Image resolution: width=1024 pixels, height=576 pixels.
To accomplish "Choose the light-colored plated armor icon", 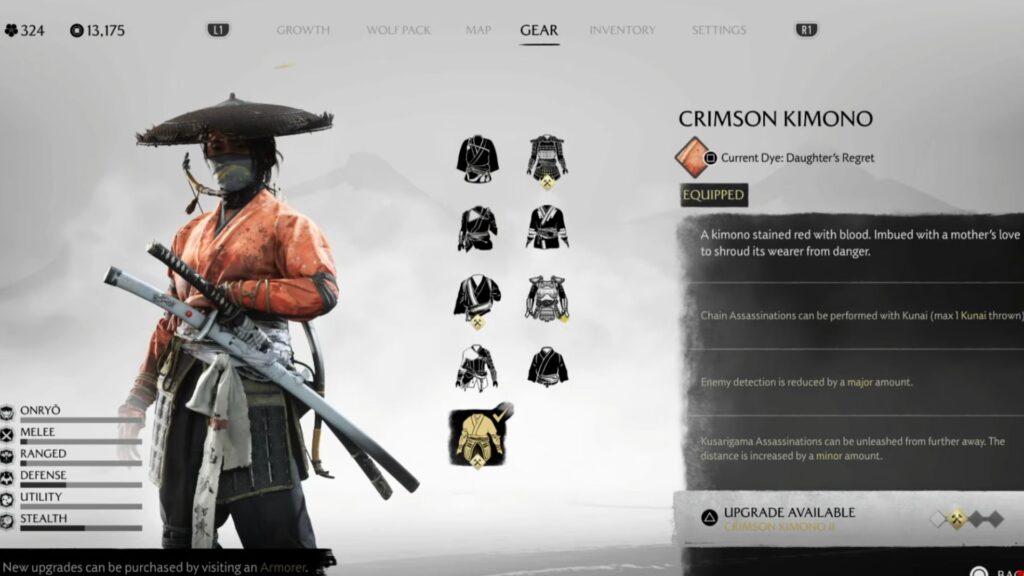I will 547,298.
